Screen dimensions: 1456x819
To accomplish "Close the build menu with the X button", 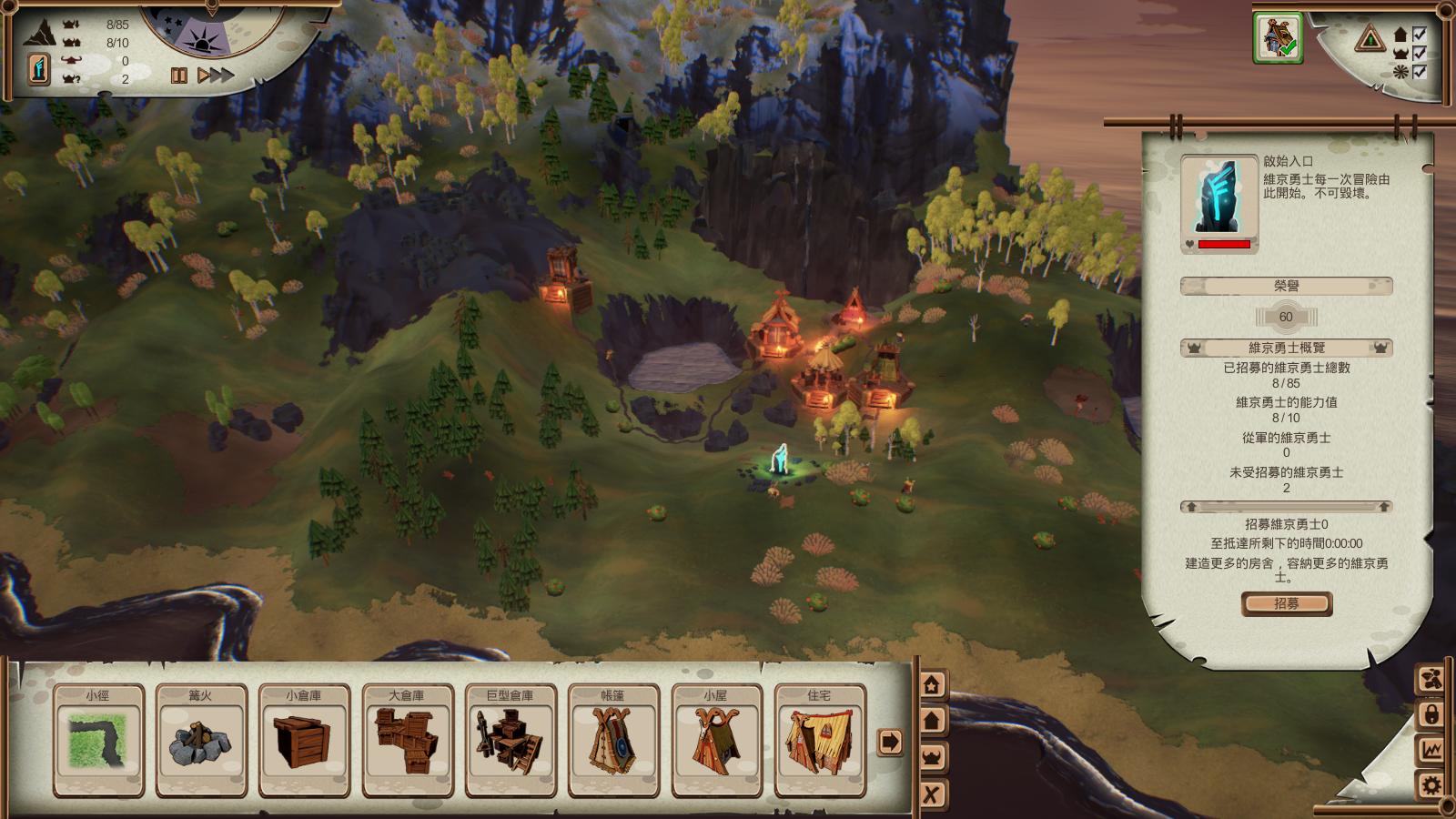I will (x=932, y=794).
